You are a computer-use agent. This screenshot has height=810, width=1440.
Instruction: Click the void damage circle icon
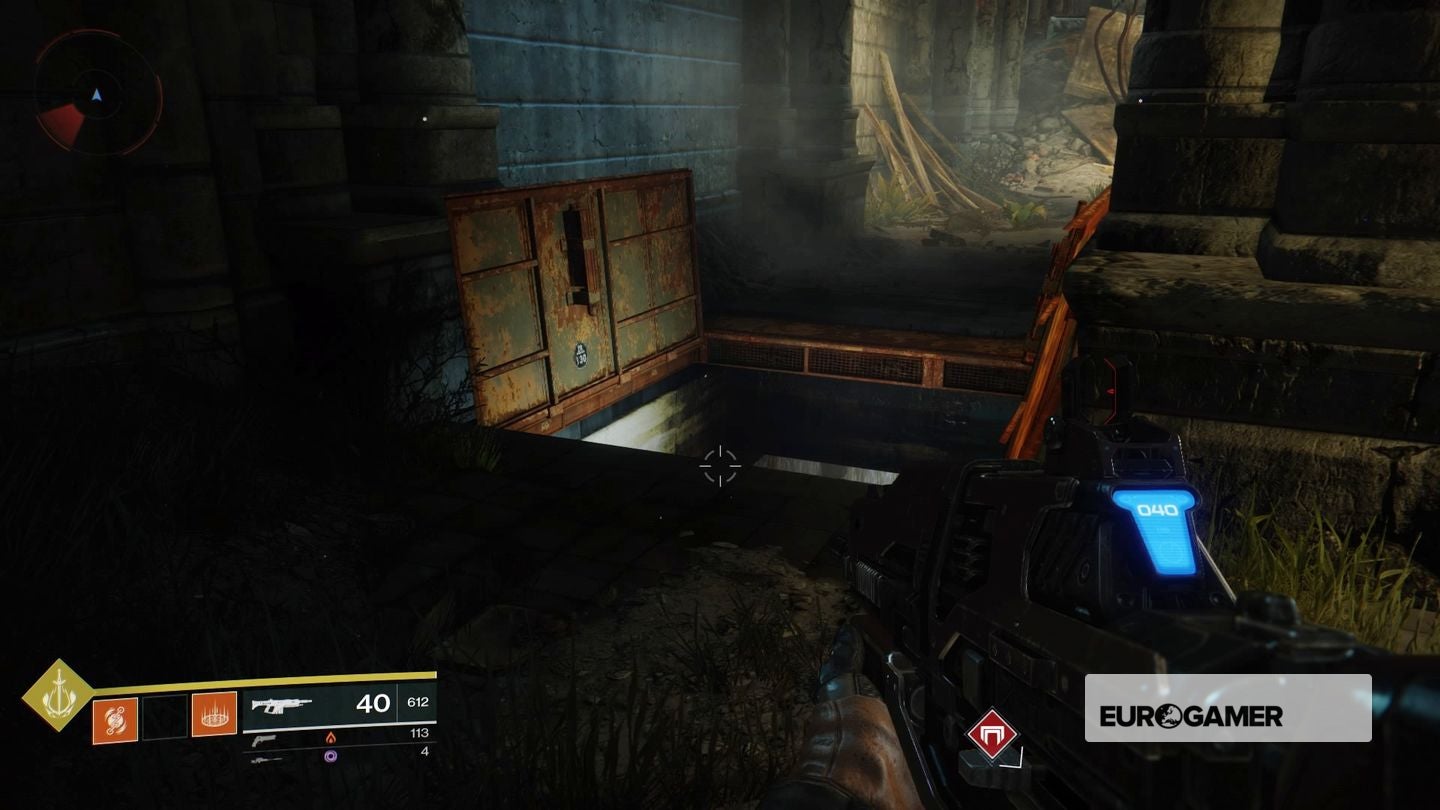(x=329, y=757)
